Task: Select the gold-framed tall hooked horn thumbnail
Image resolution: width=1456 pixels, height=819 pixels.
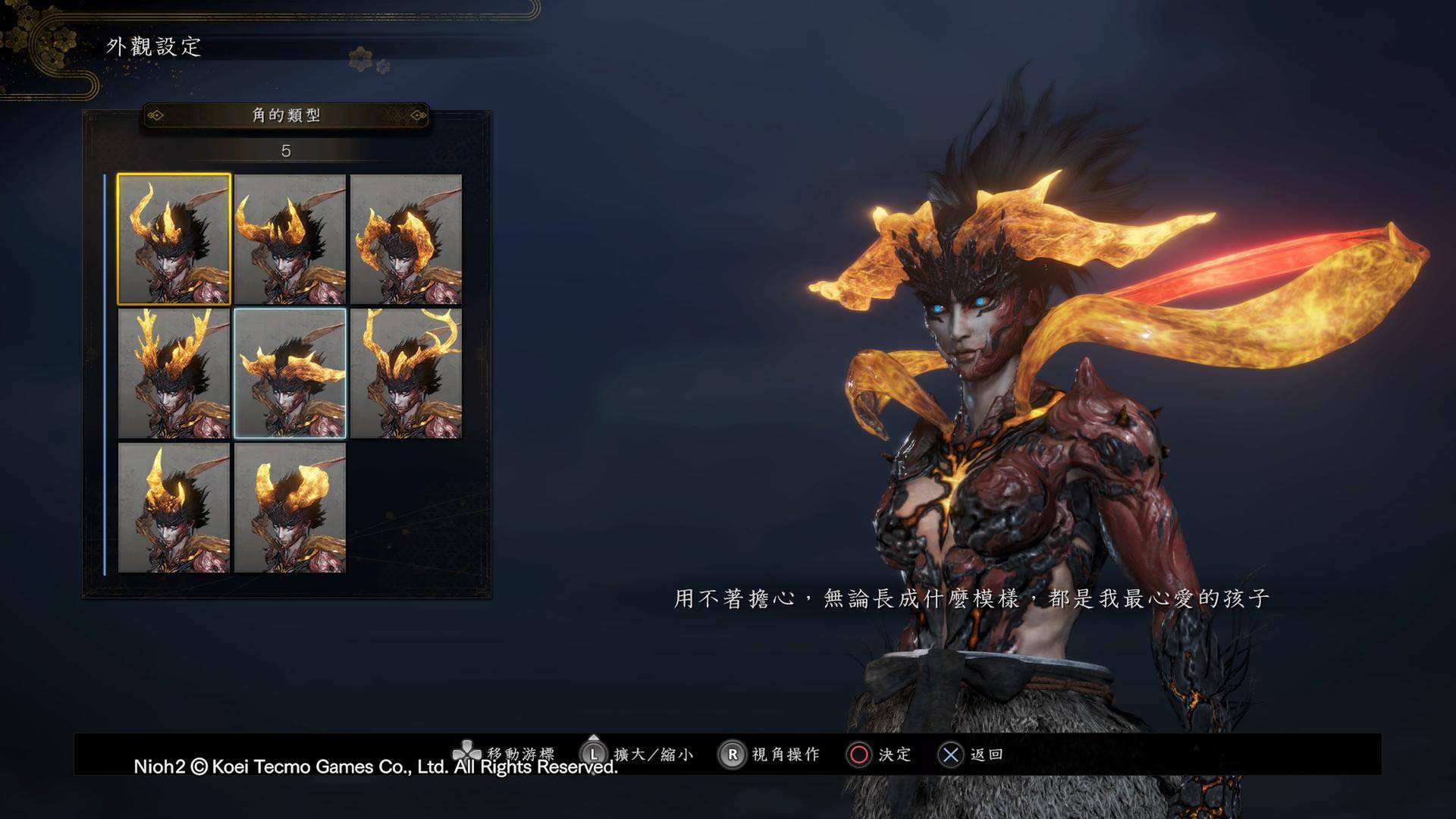Action: pyautogui.click(x=174, y=239)
